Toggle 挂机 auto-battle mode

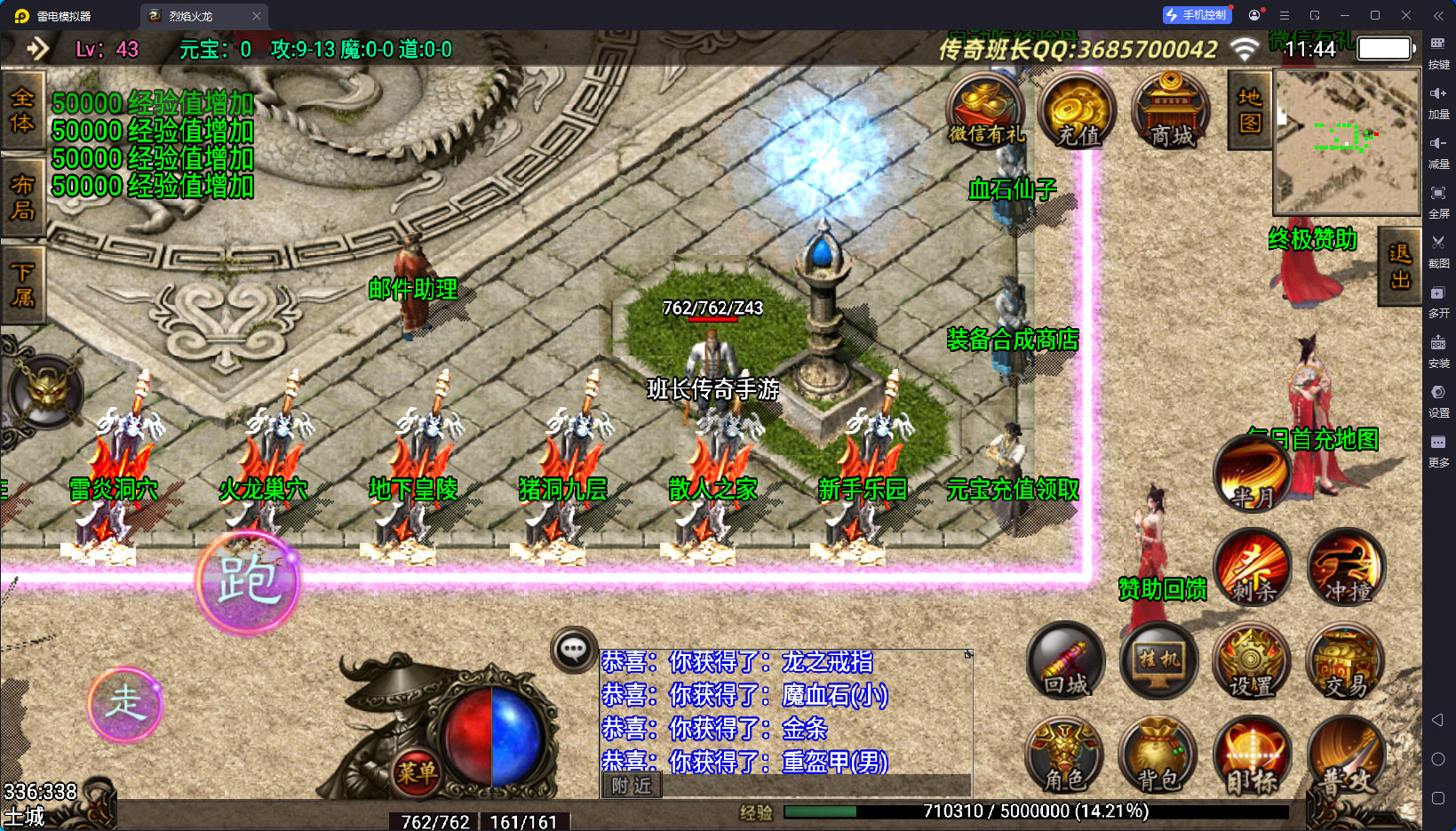[x=1159, y=660]
